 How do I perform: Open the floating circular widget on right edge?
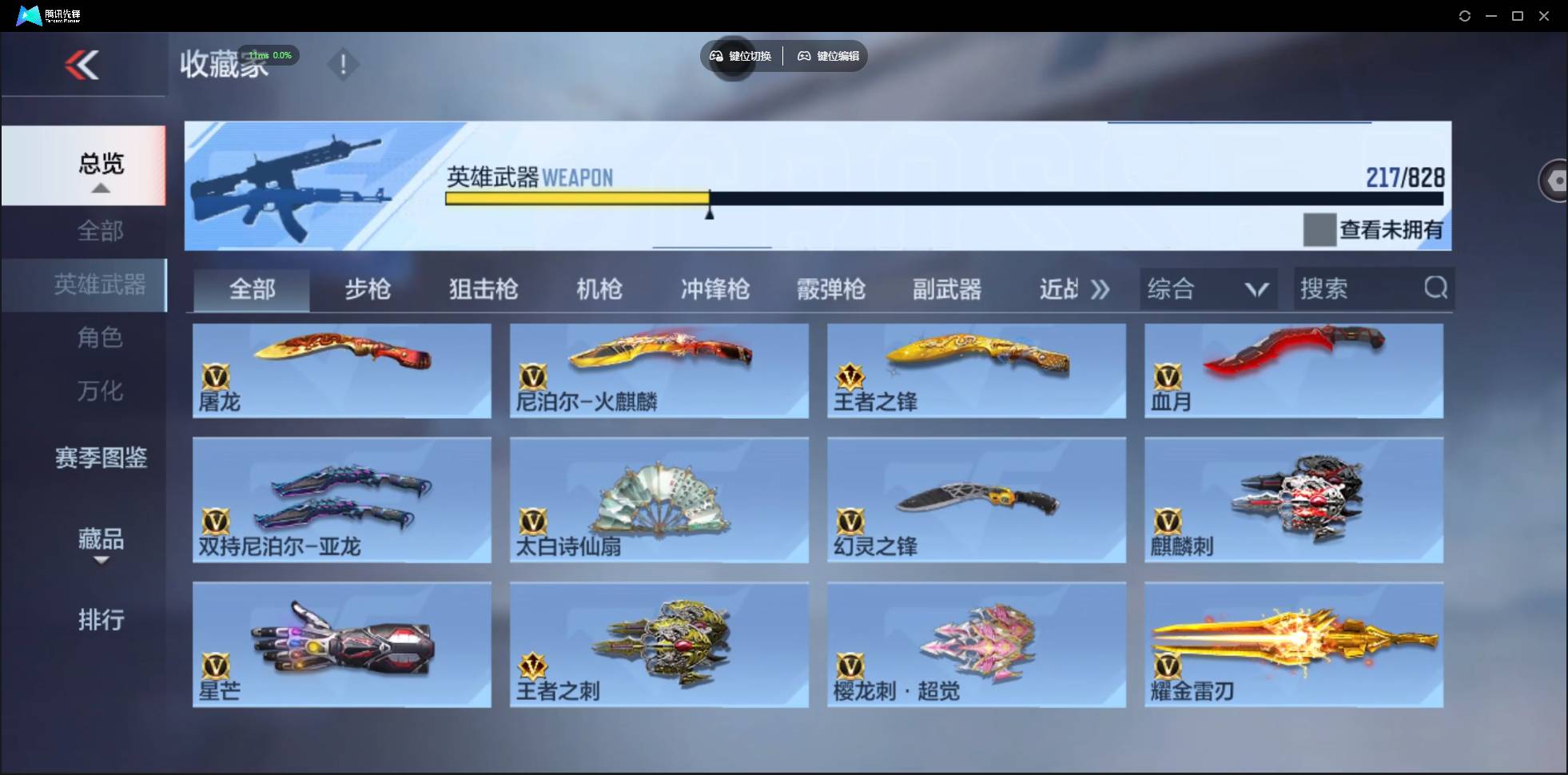[x=1555, y=180]
